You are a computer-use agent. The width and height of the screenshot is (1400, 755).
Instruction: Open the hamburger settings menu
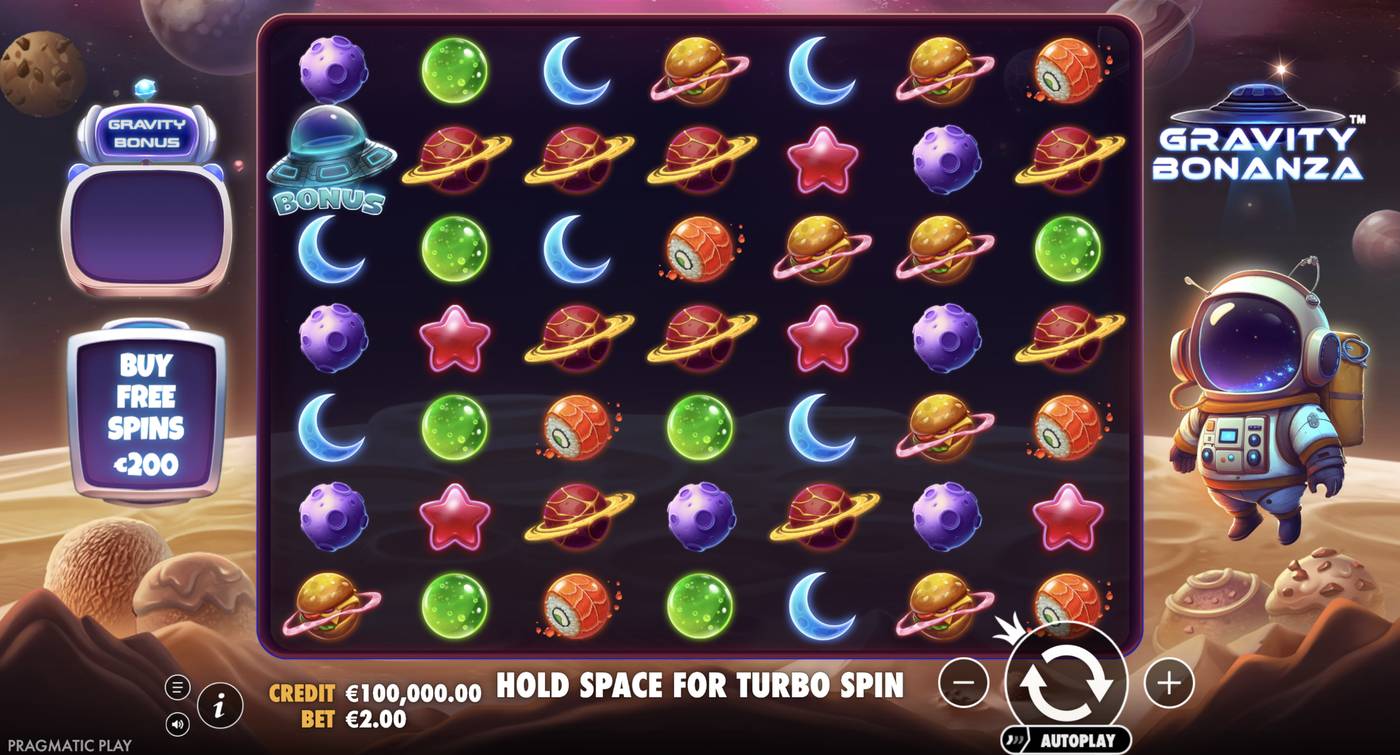[178, 686]
